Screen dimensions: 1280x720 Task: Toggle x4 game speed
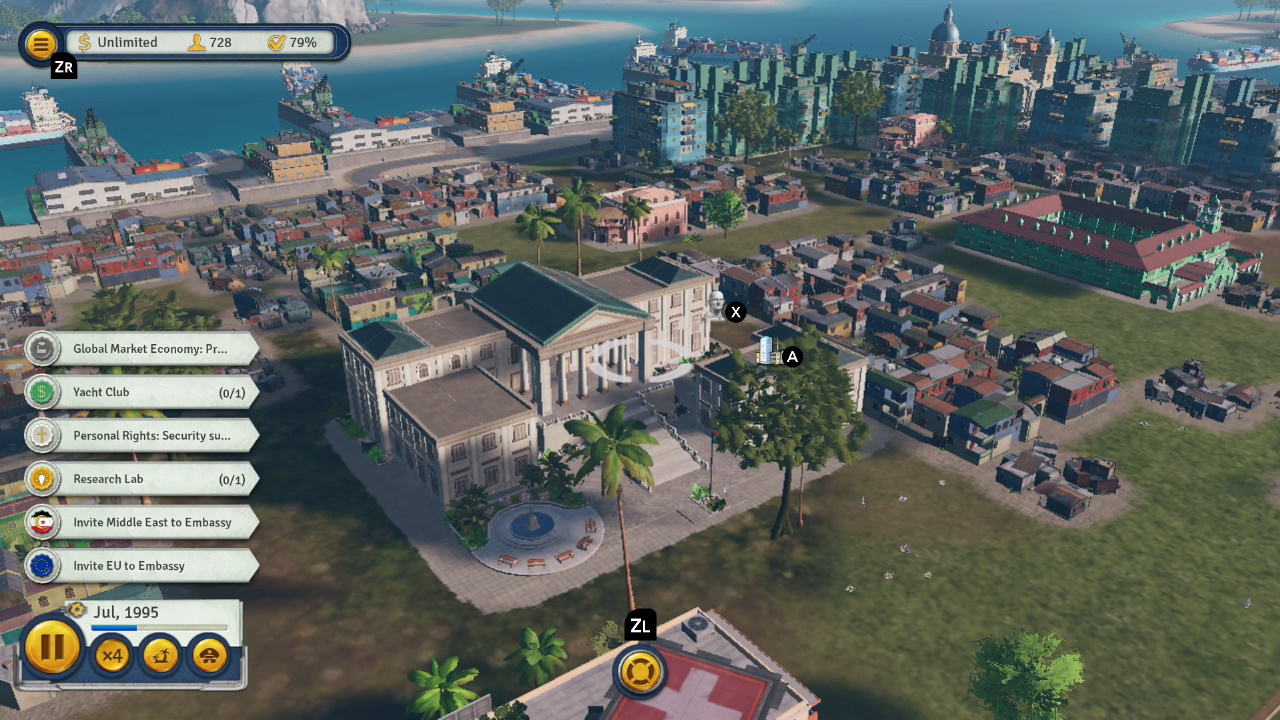coord(112,656)
